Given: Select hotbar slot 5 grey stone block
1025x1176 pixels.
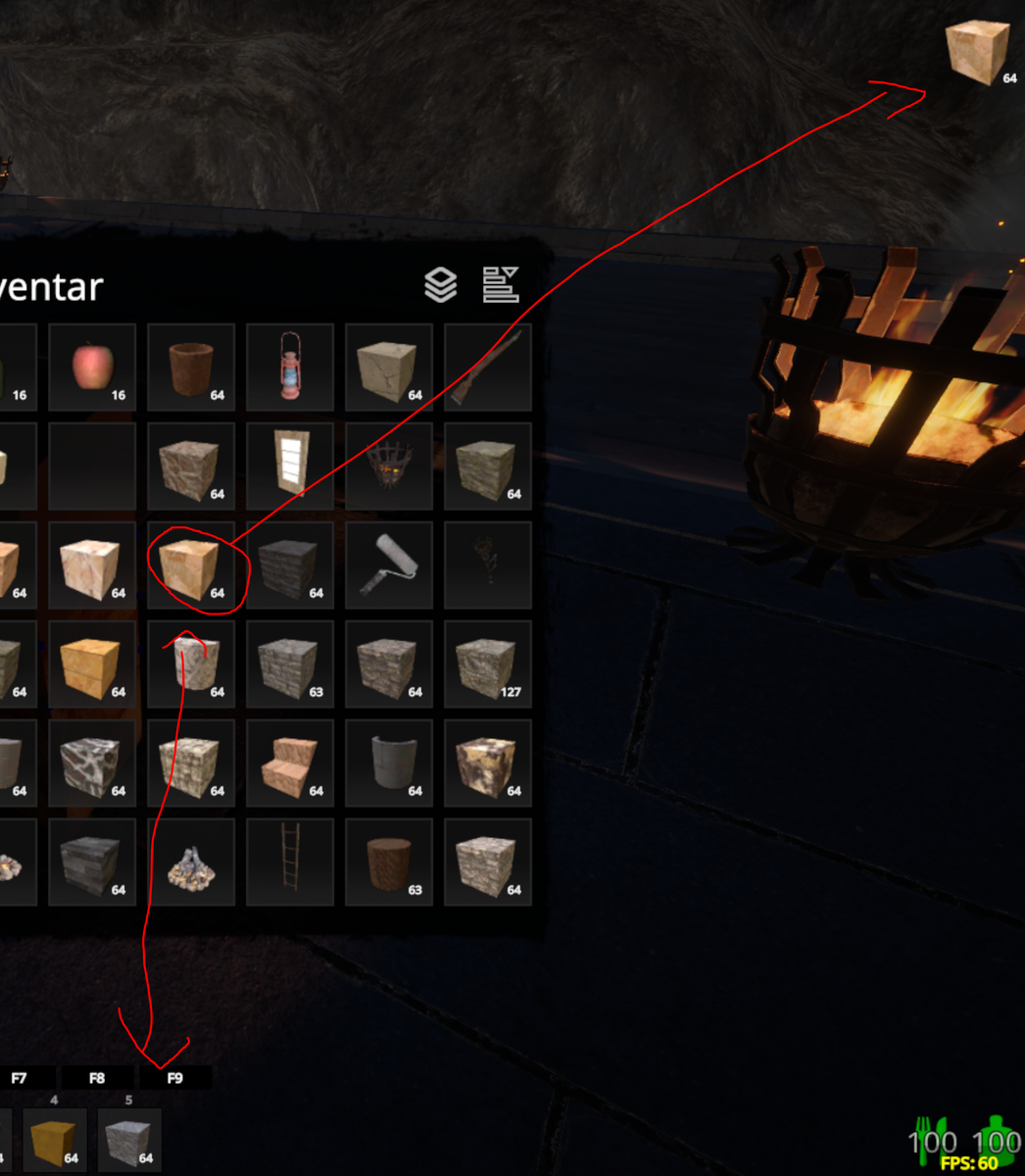Looking at the screenshot, I should pos(128,1141).
